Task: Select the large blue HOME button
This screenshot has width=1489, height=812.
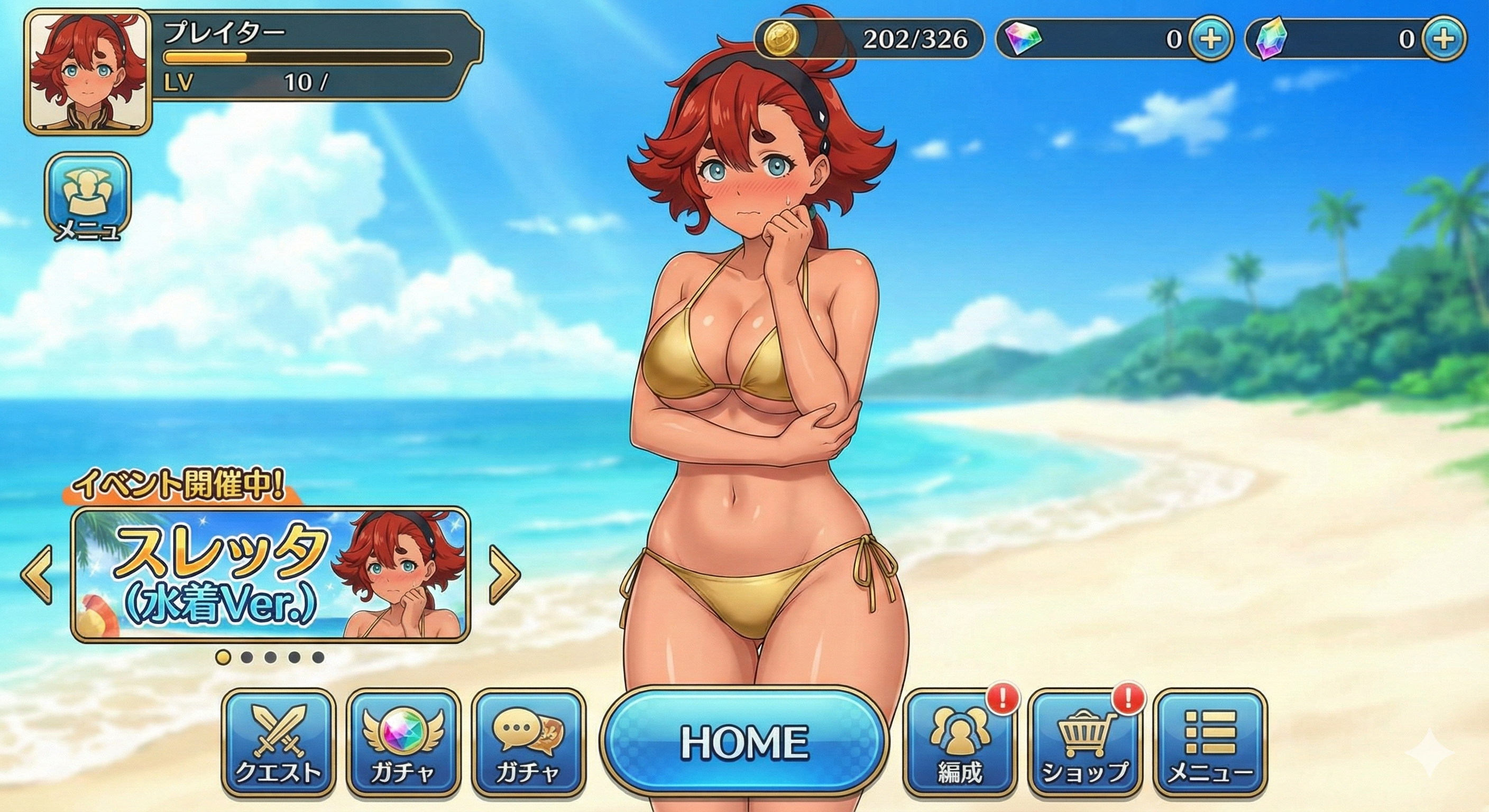Action: 744,742
